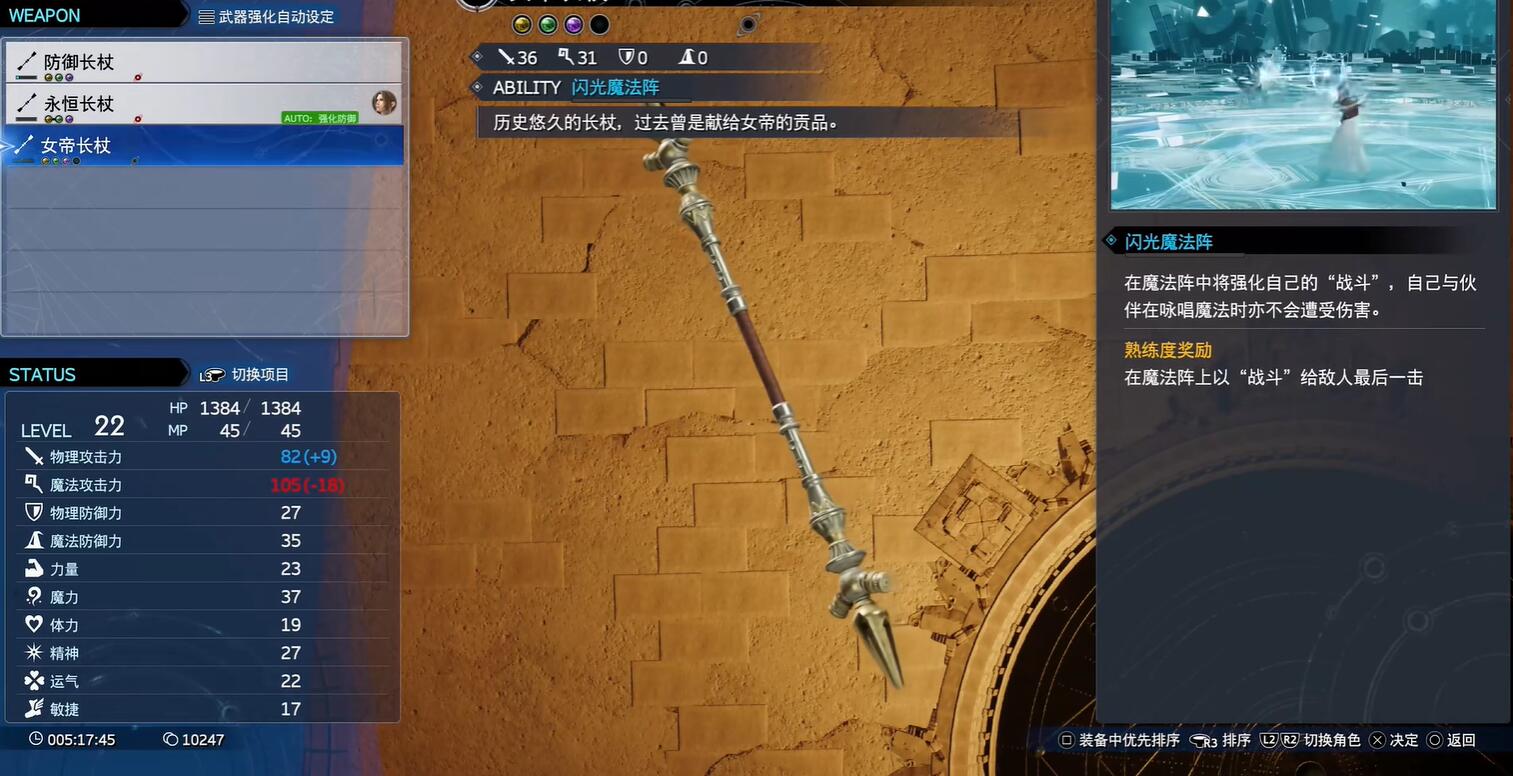The image size is (1513, 776).
Task: Choose 切换角色 to switch character
Action: tap(1311, 740)
